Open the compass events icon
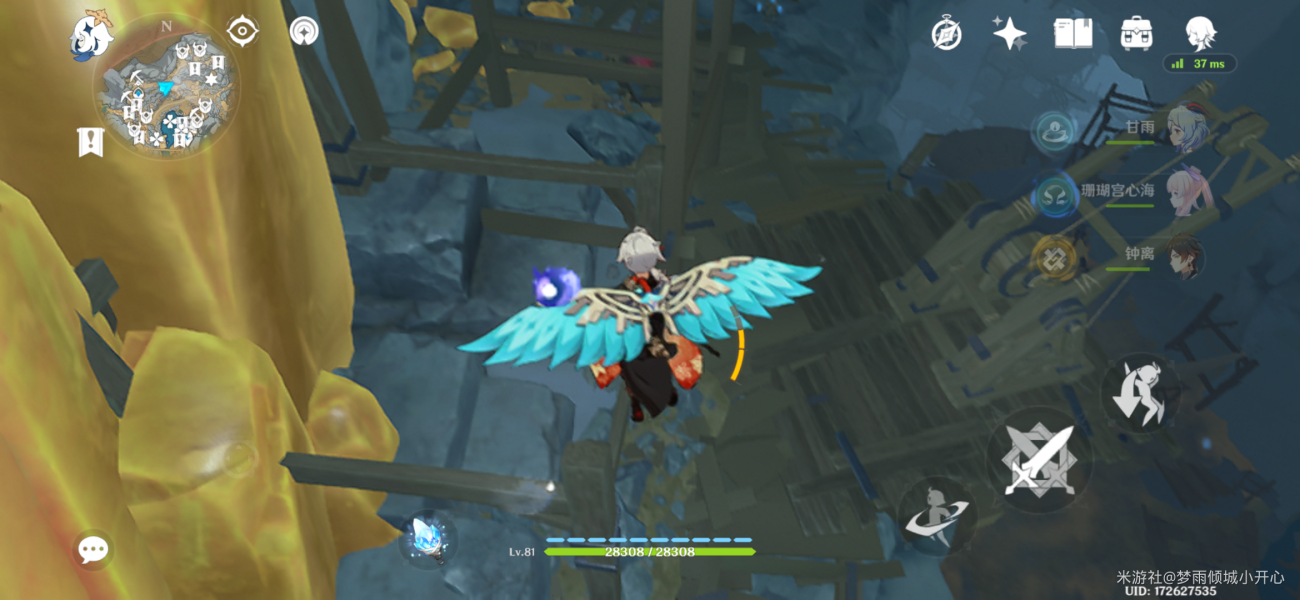 946,34
